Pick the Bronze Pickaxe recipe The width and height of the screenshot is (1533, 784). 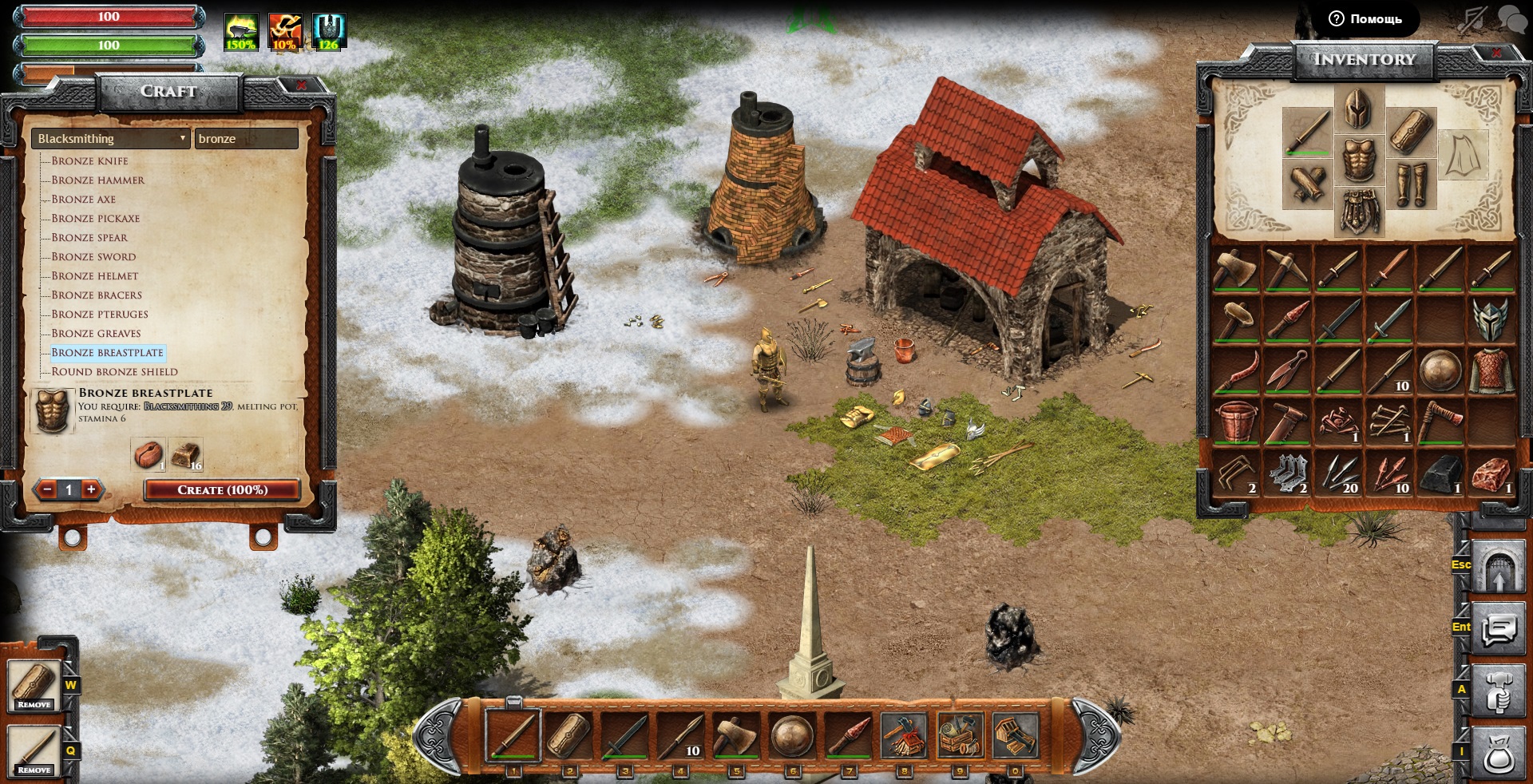95,218
